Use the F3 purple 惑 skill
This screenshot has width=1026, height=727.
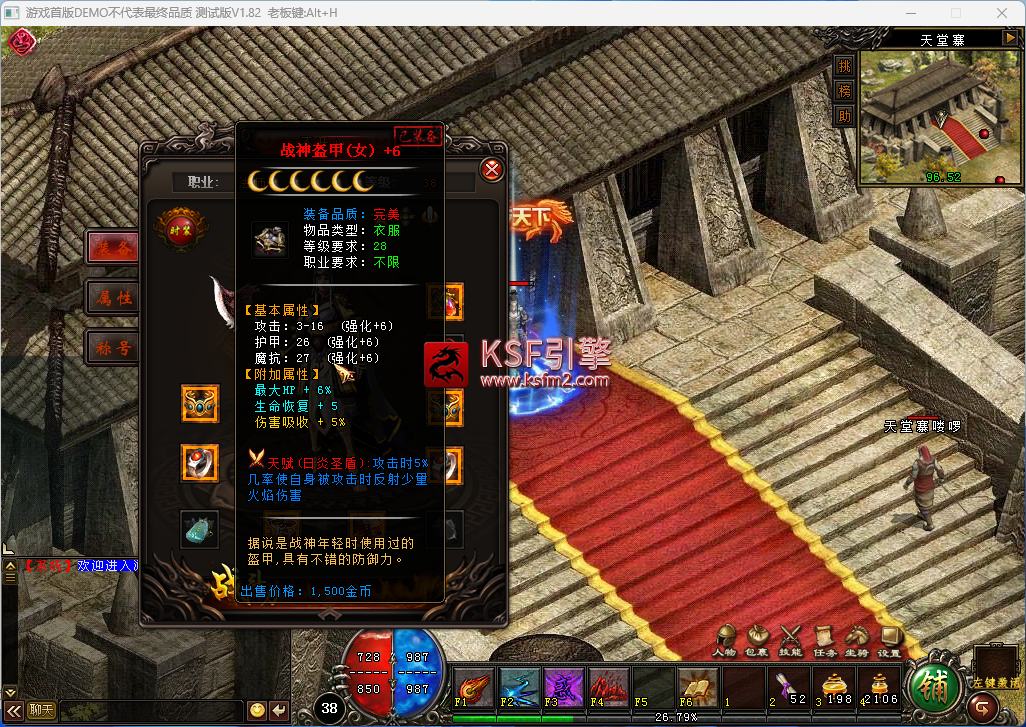tap(563, 688)
